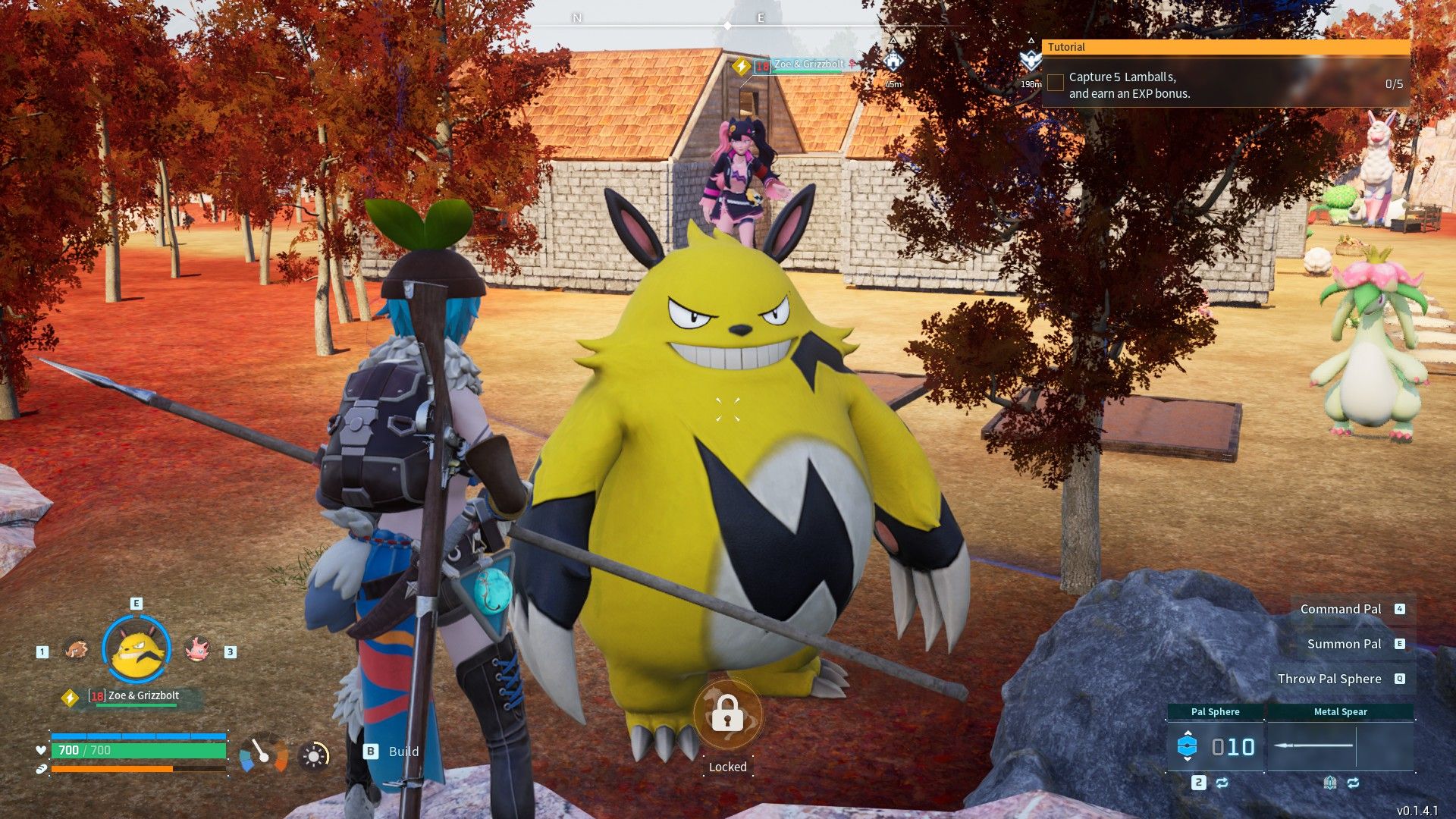Image resolution: width=1456 pixels, height=819 pixels.
Task: Toggle the swap arrows under the Metal Spear slot
Action: click(1354, 783)
